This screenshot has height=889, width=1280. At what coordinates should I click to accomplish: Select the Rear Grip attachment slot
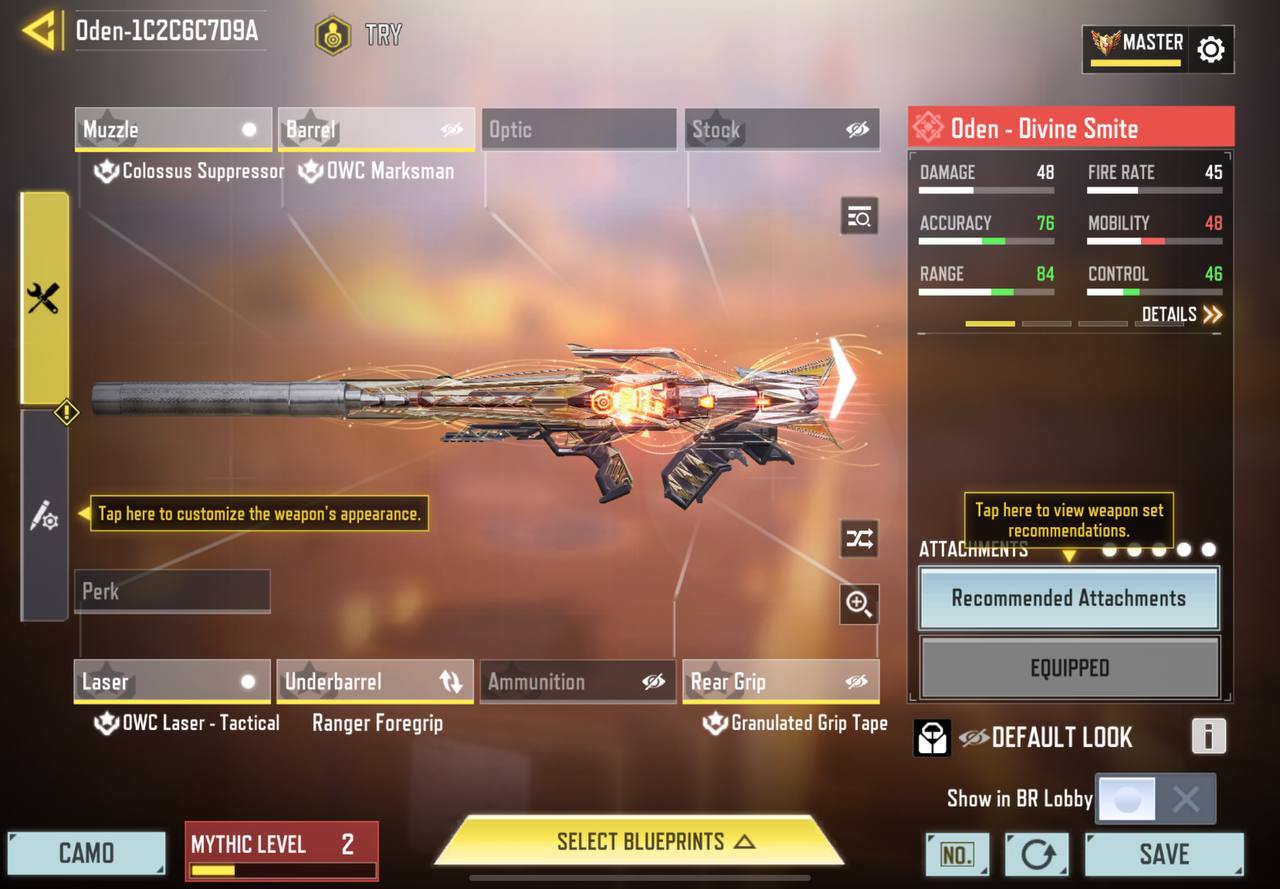tap(781, 682)
